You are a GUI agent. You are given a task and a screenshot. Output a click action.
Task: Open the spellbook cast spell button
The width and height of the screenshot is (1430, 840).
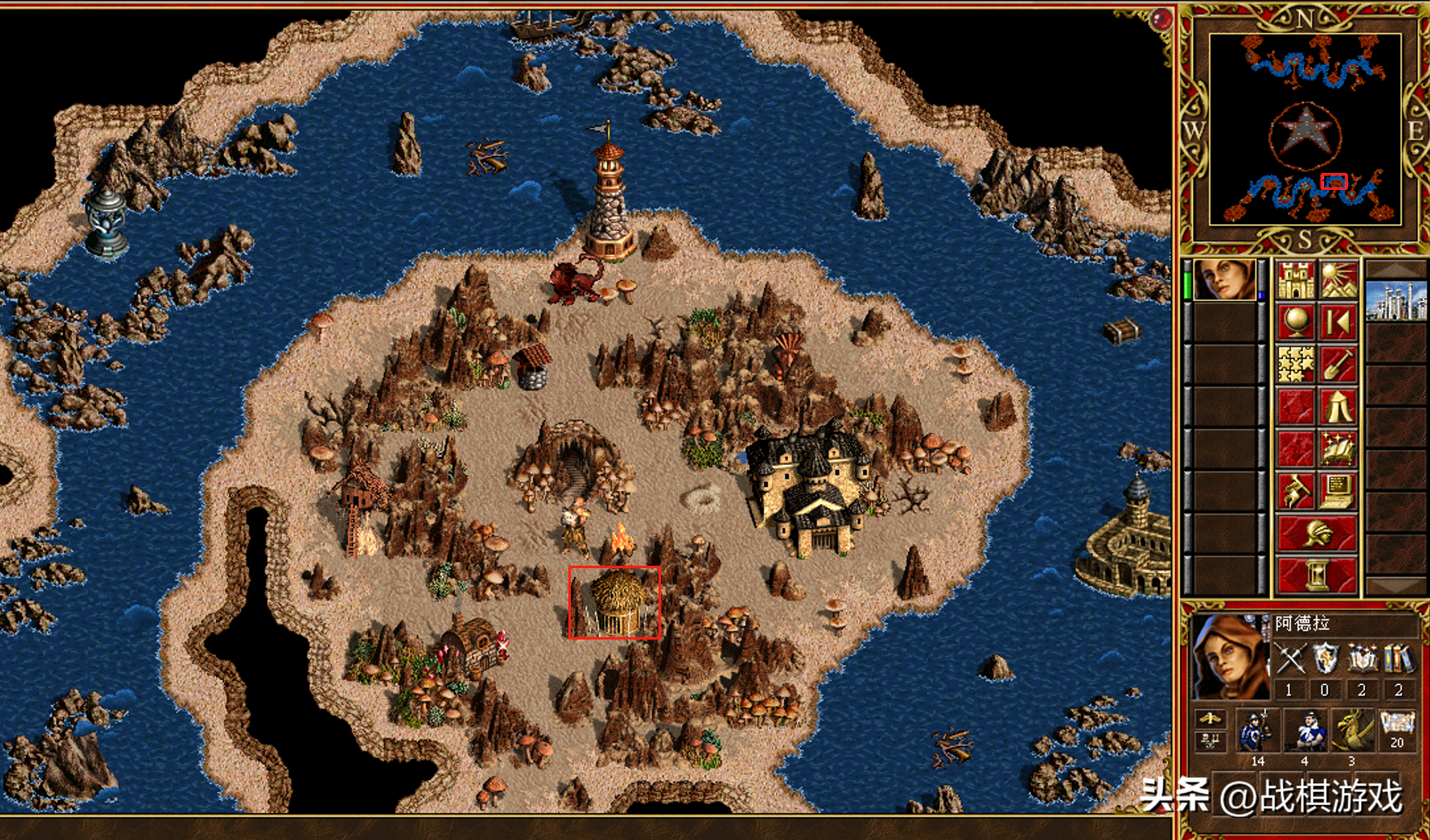[x=1337, y=449]
